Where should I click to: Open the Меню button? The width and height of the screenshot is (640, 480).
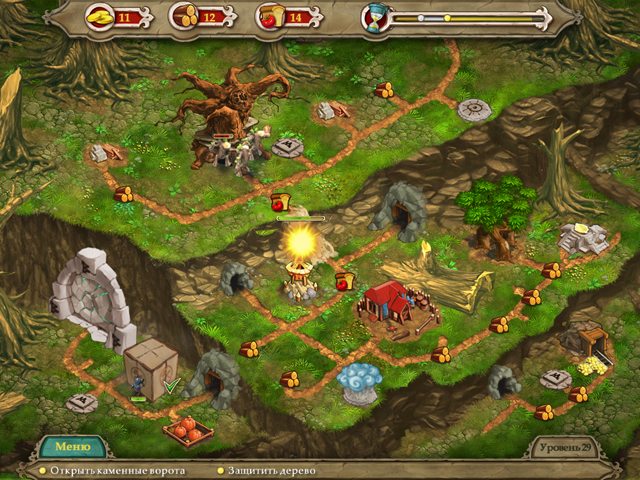pyautogui.click(x=72, y=446)
